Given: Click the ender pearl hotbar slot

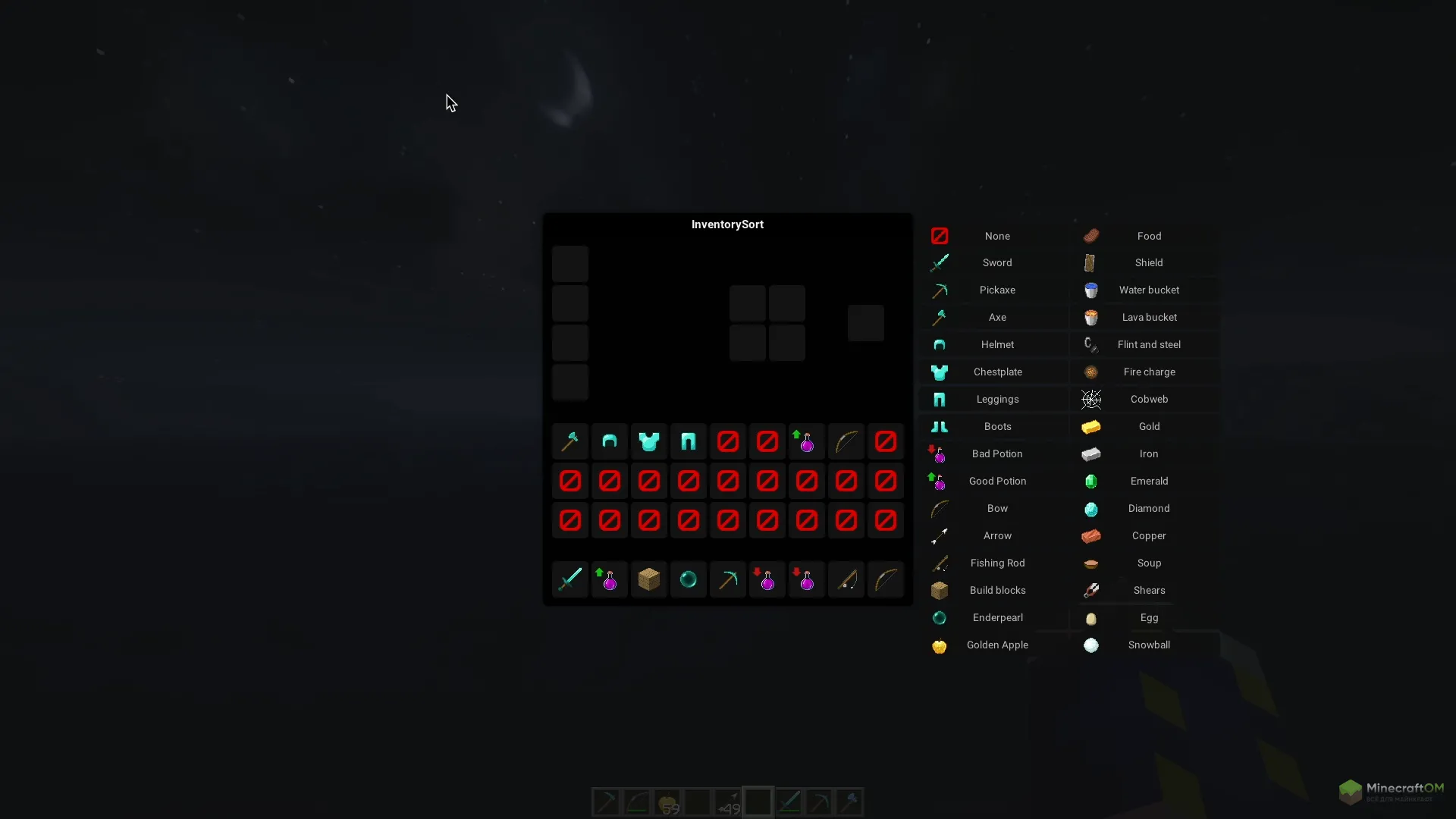Looking at the screenshot, I should pos(689,579).
